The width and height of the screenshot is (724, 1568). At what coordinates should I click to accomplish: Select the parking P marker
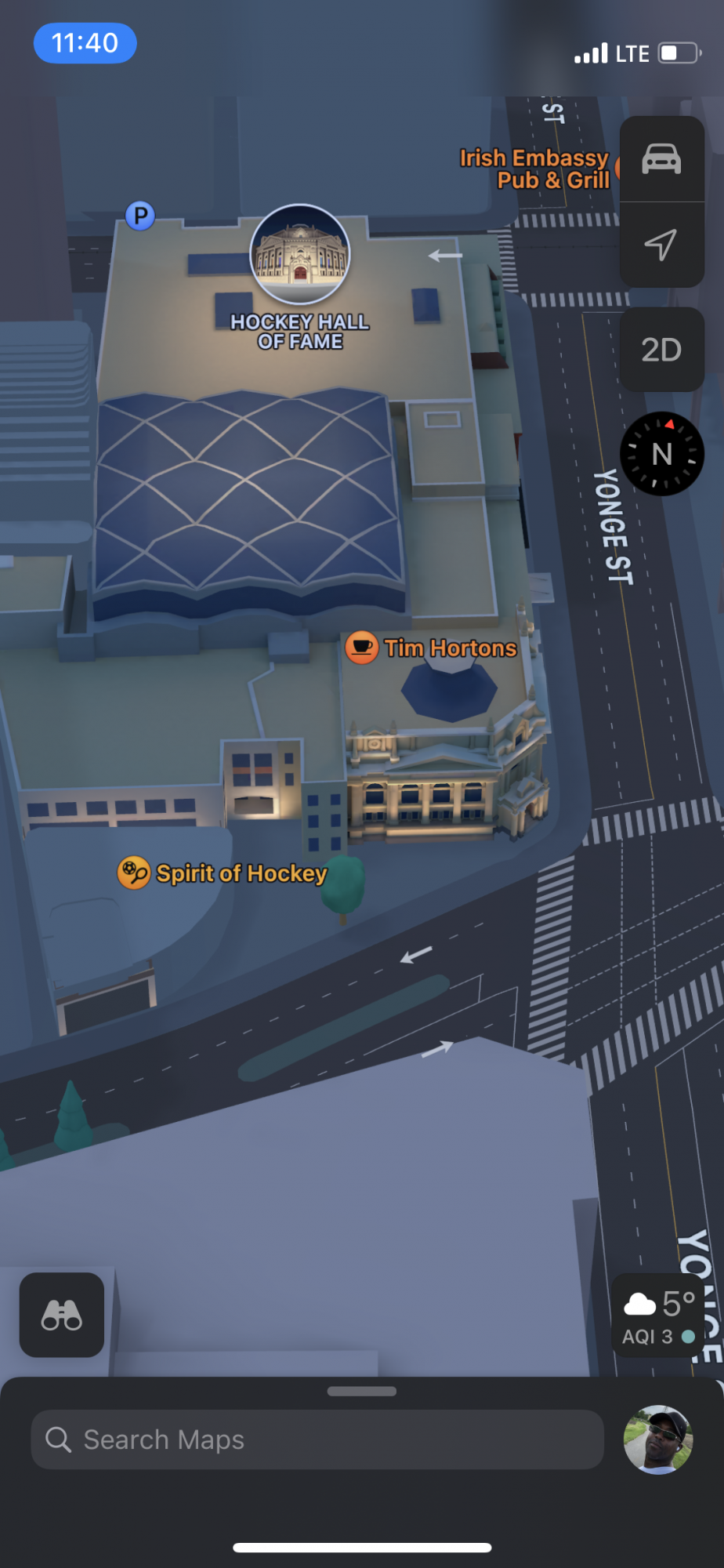click(140, 216)
